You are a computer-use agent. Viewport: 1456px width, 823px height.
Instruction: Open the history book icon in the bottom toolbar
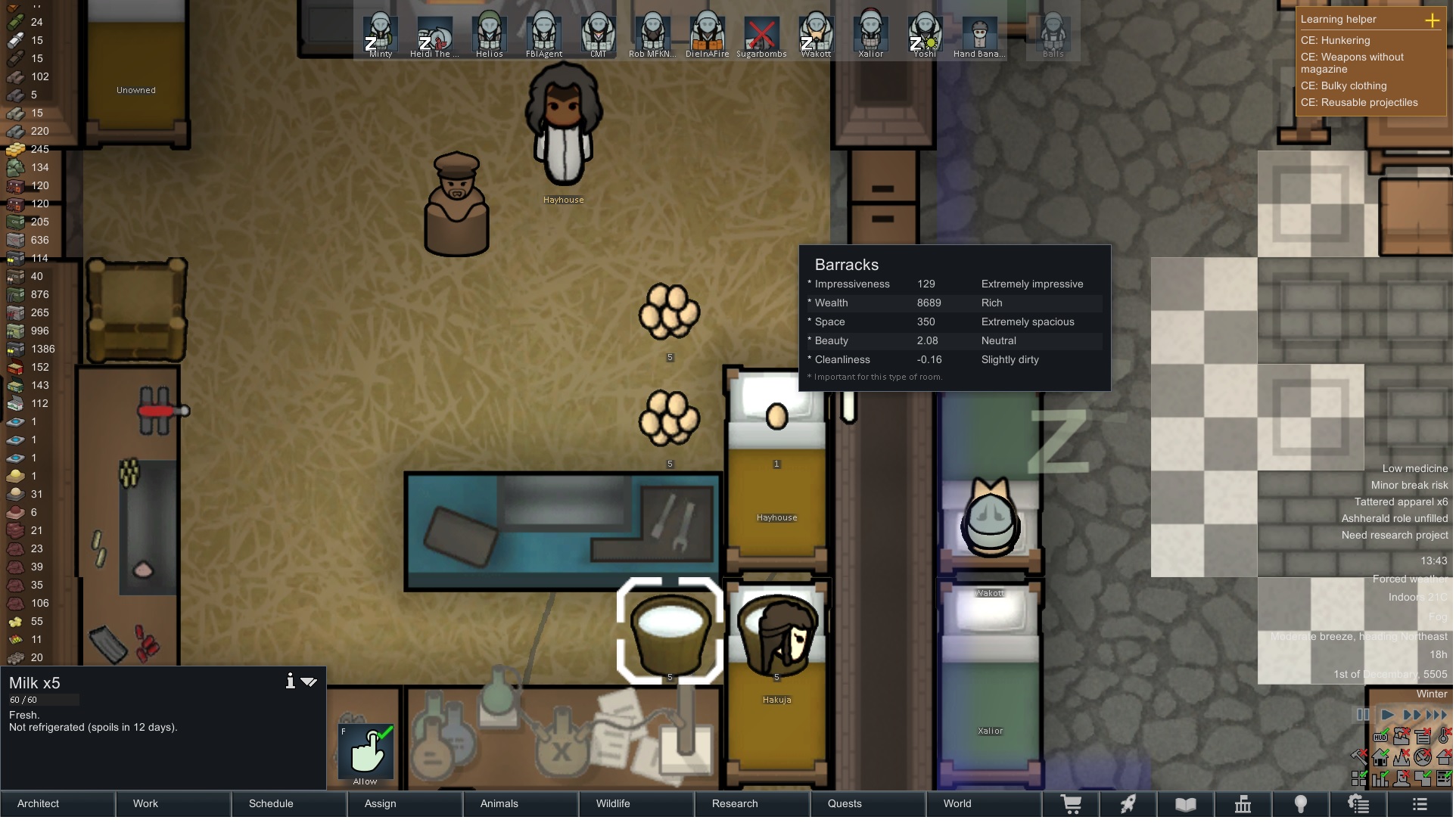1187,804
